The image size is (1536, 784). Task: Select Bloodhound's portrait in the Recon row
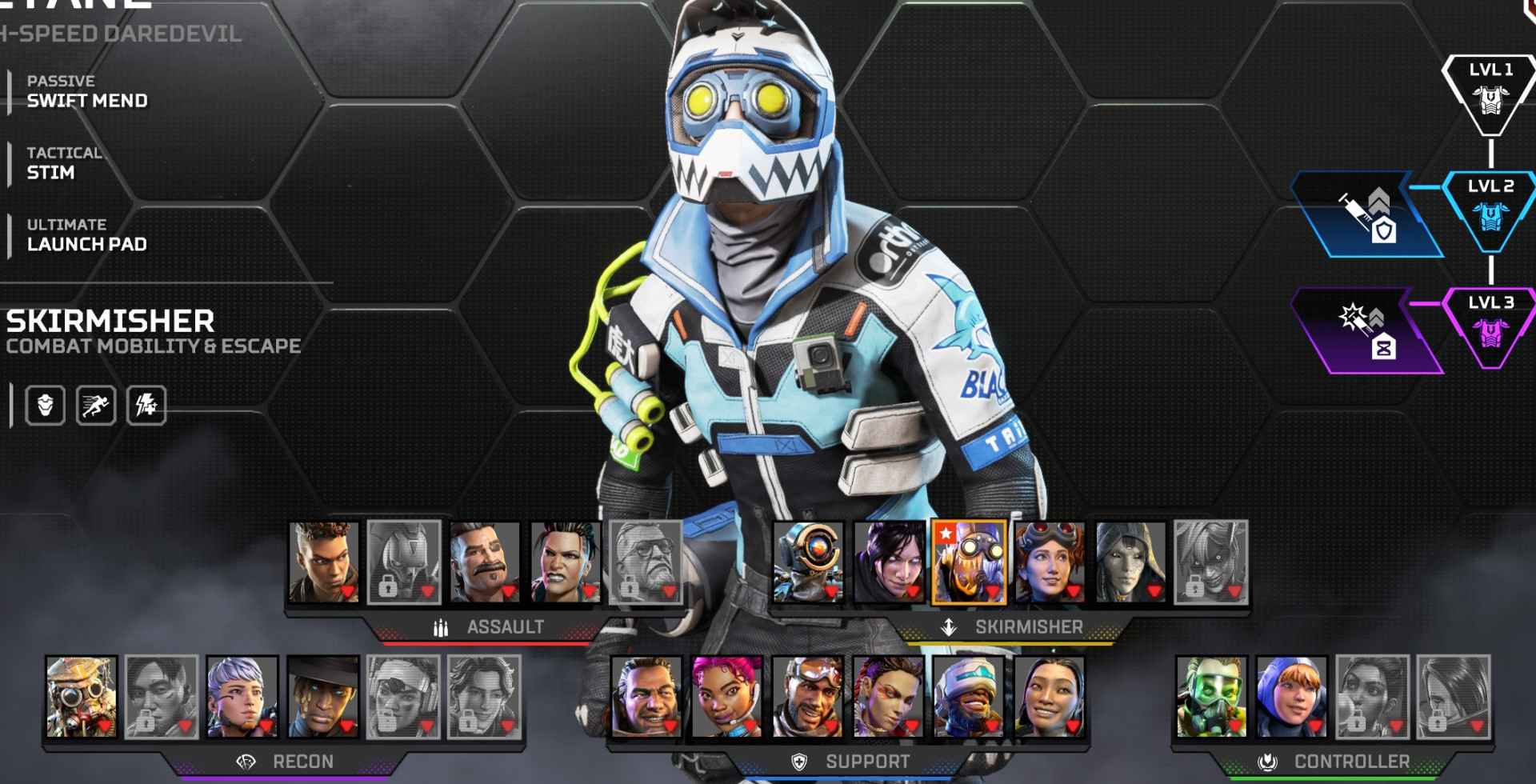pos(80,696)
